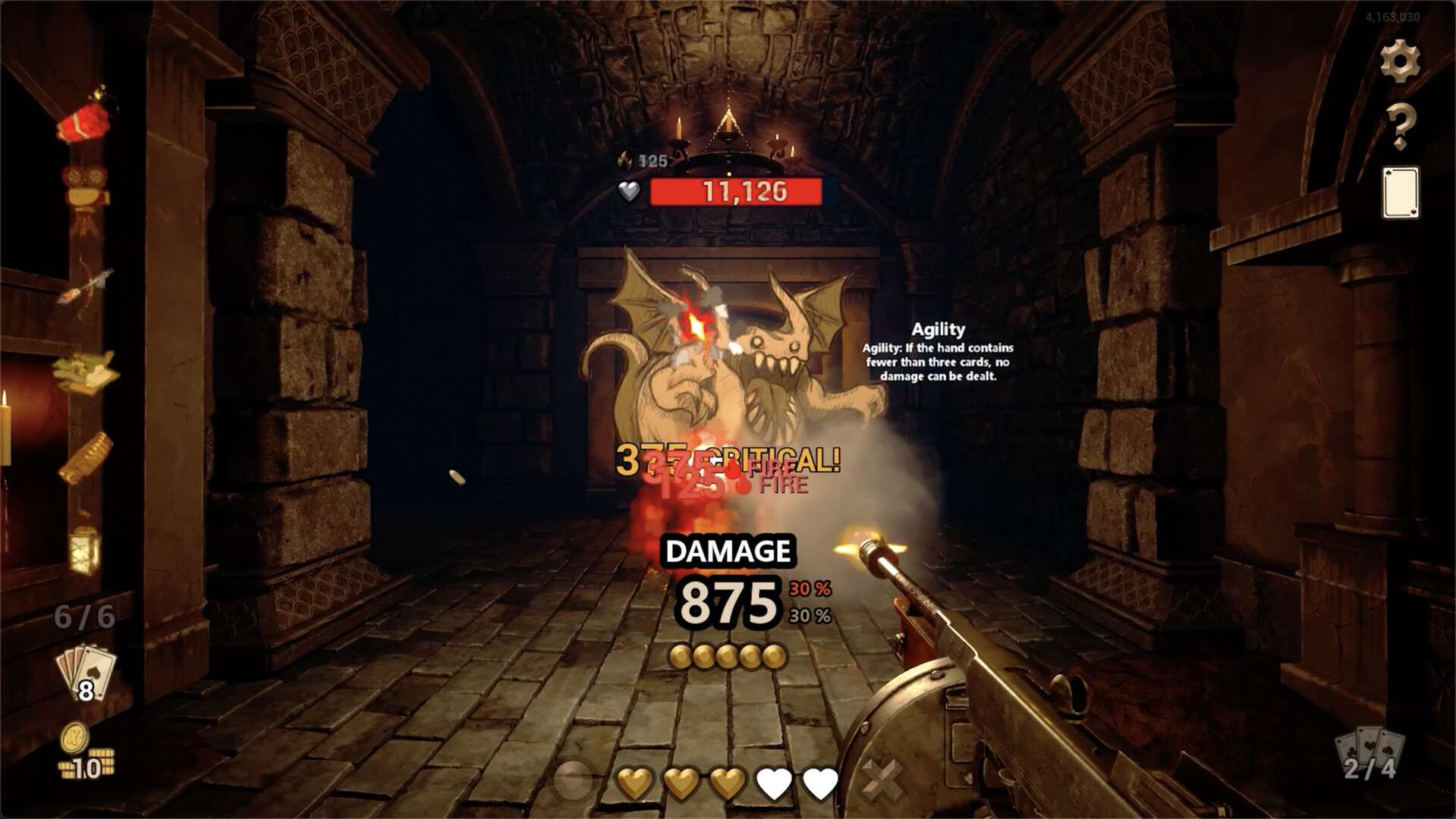
Task: Open the gear settings menu
Action: [x=1400, y=61]
